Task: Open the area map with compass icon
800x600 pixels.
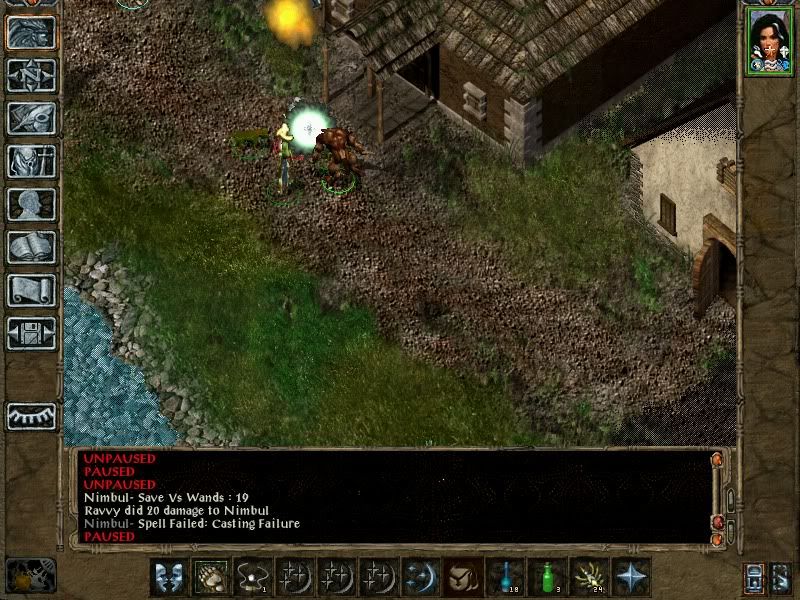Action: point(31,75)
